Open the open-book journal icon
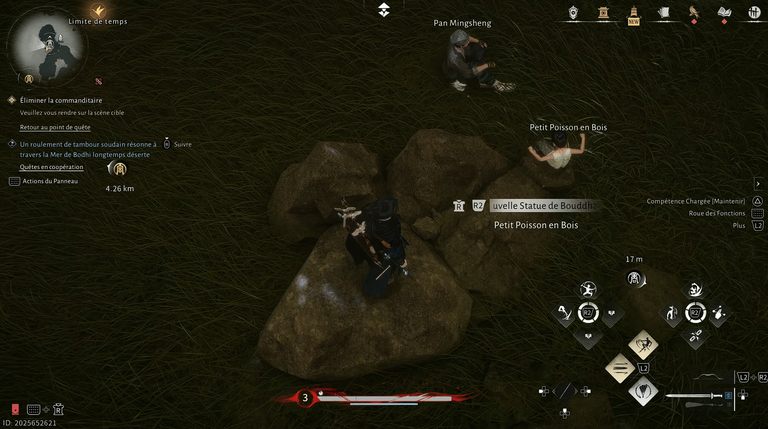768x429 pixels. 725,13
